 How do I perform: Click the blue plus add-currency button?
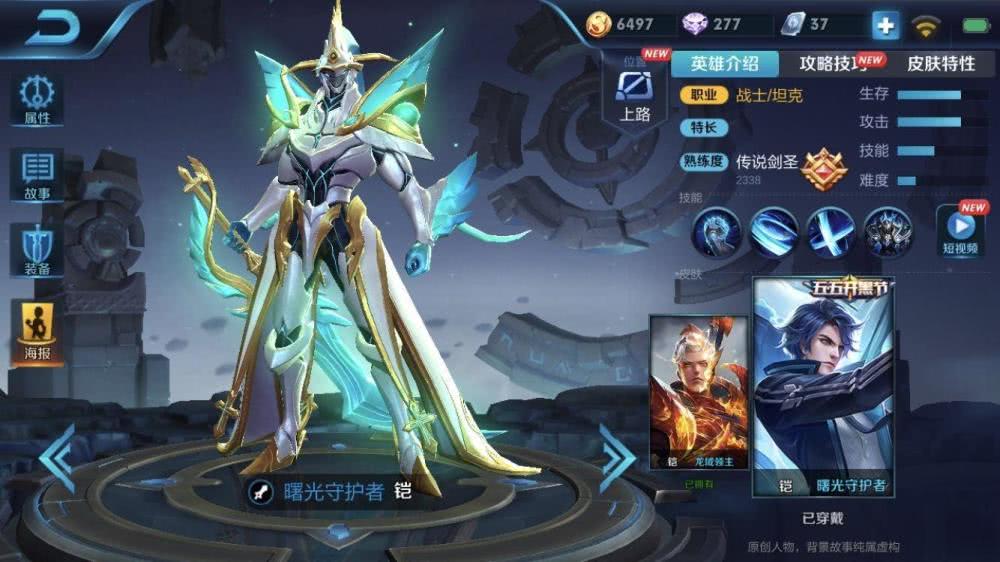(x=885, y=26)
